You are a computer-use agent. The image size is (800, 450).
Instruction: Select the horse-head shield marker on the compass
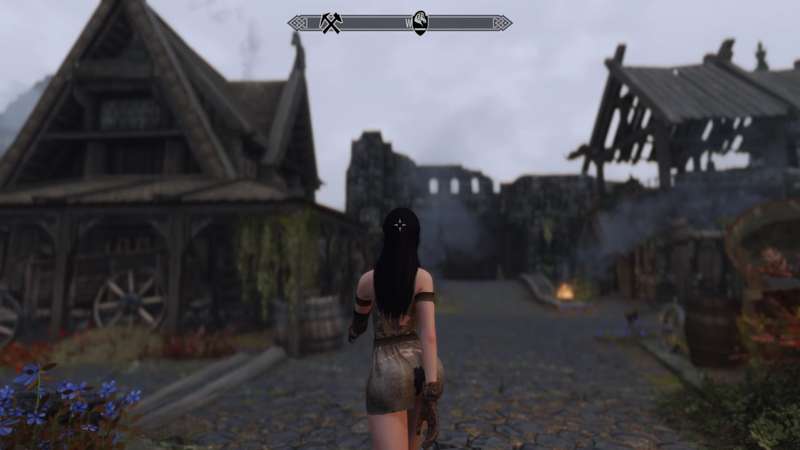click(421, 22)
